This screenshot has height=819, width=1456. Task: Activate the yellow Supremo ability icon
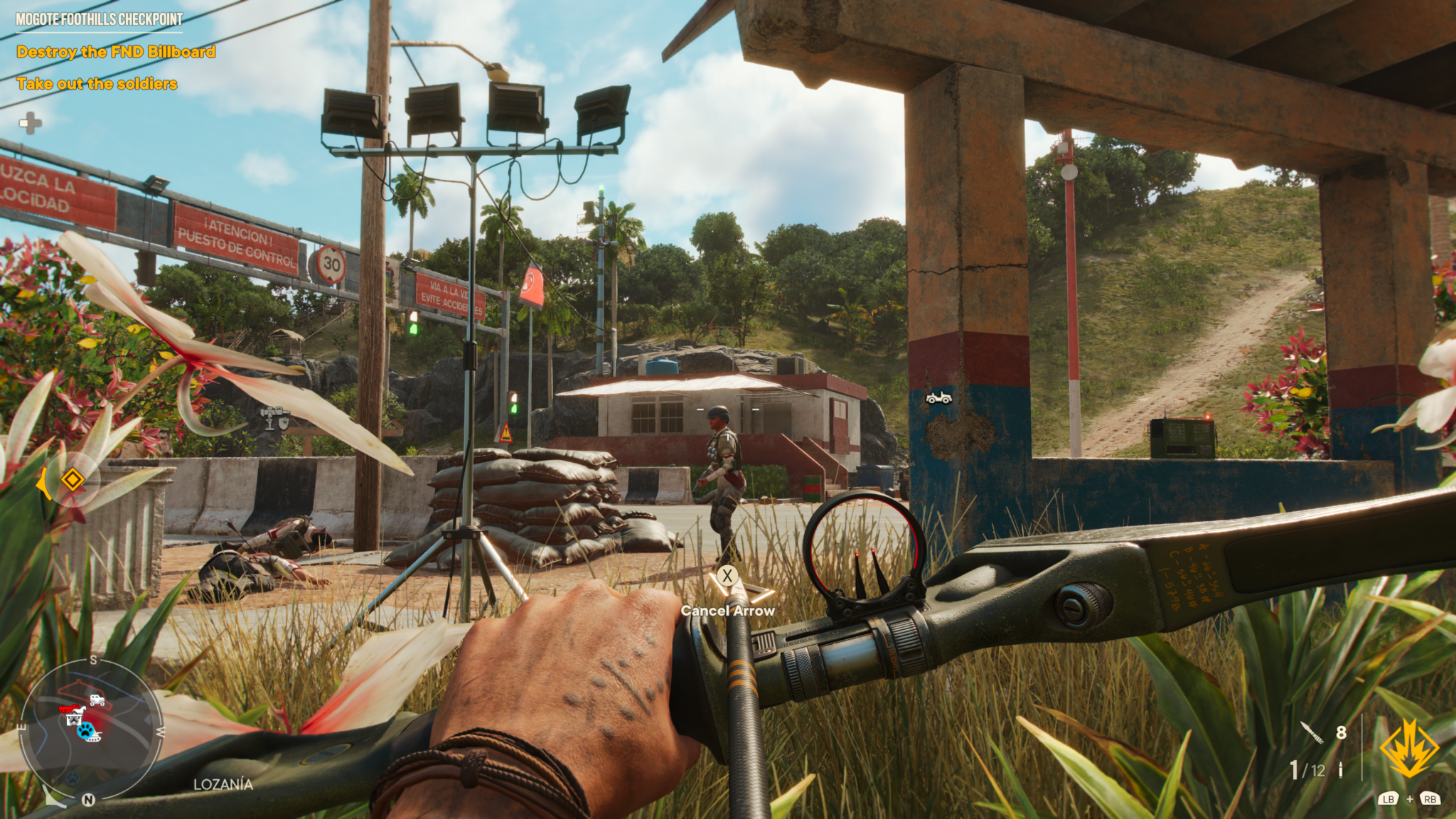[1408, 748]
